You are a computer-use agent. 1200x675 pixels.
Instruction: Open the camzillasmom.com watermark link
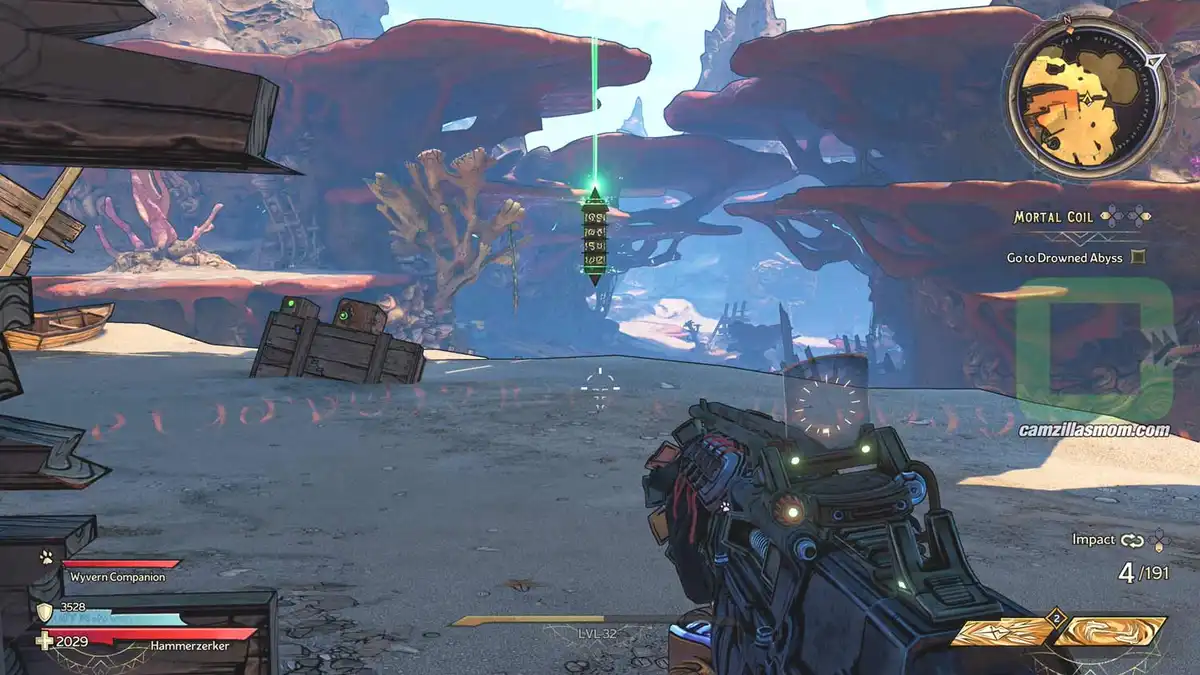tap(1093, 430)
